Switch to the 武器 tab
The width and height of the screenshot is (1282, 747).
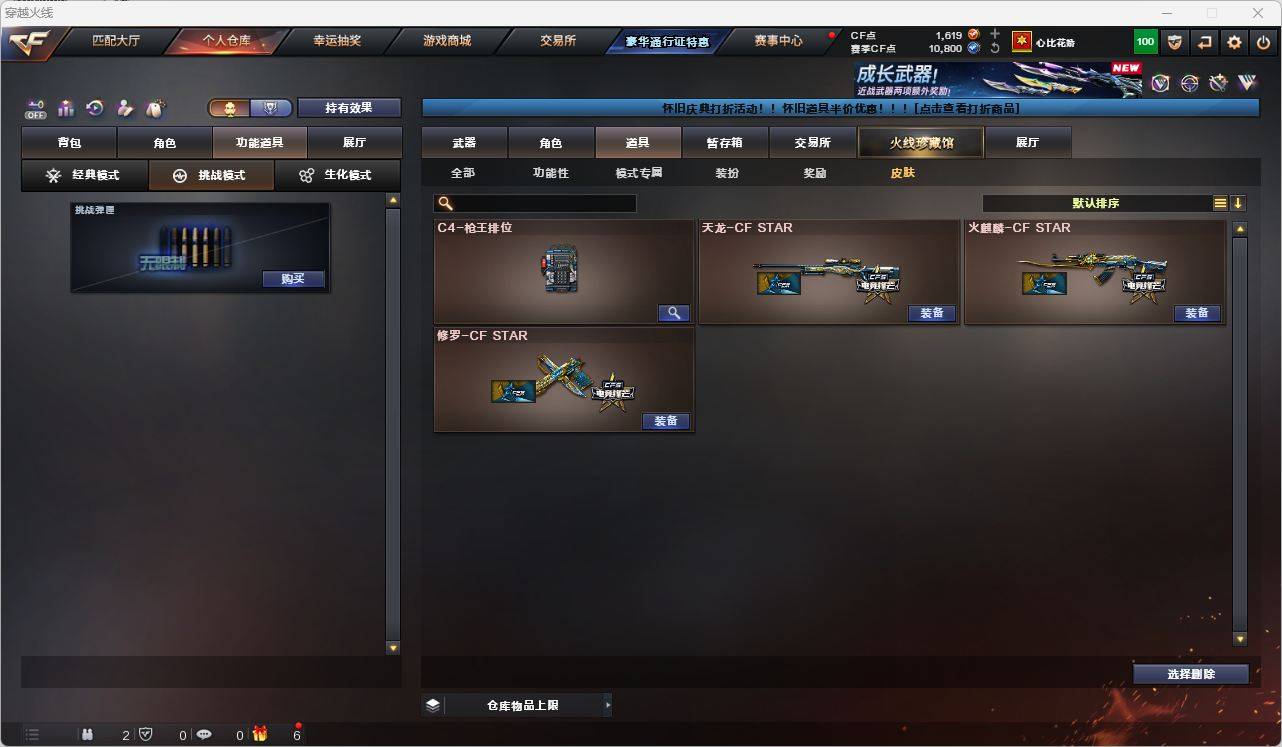(465, 142)
